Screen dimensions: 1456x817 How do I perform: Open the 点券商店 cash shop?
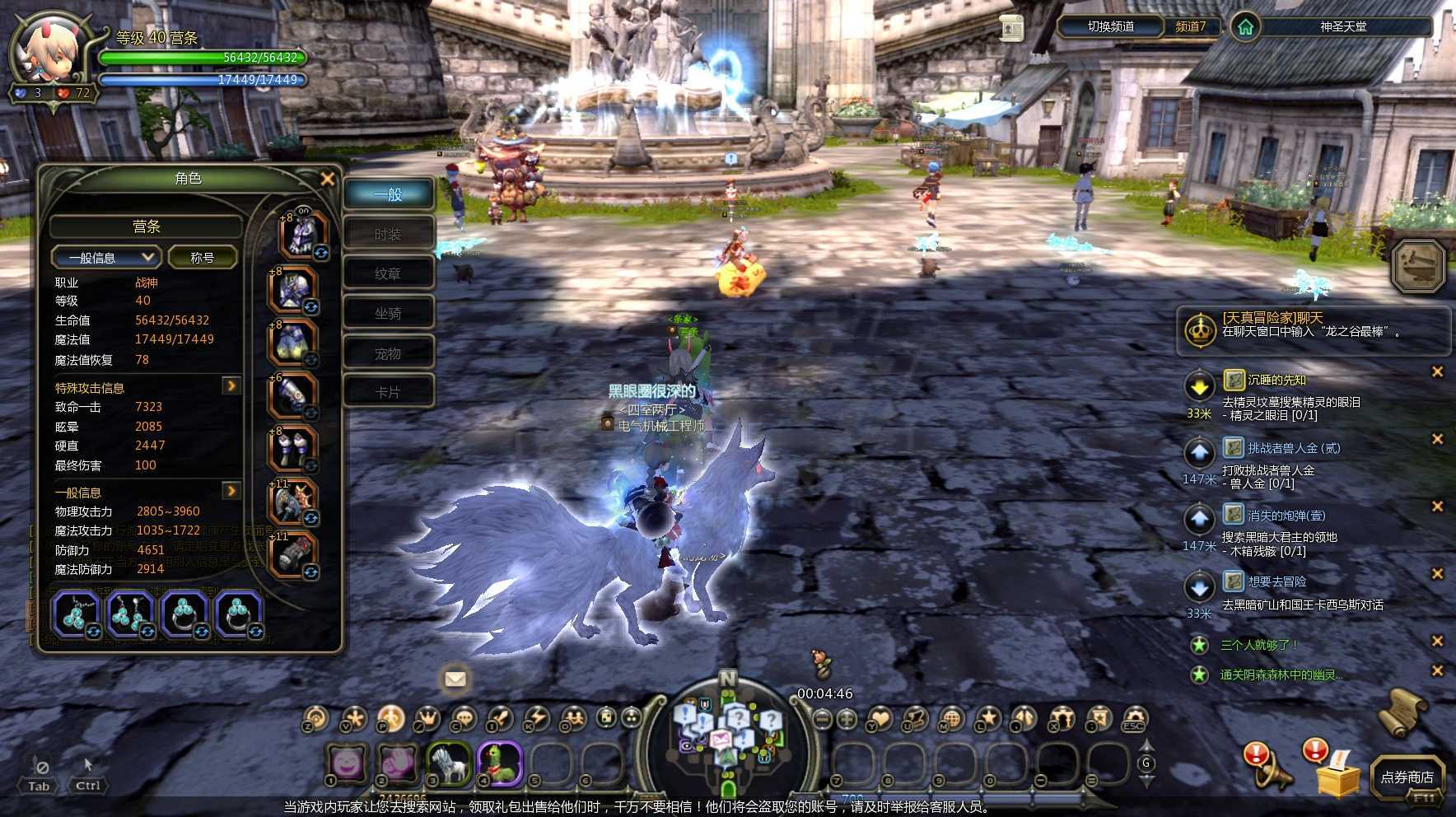(1407, 777)
